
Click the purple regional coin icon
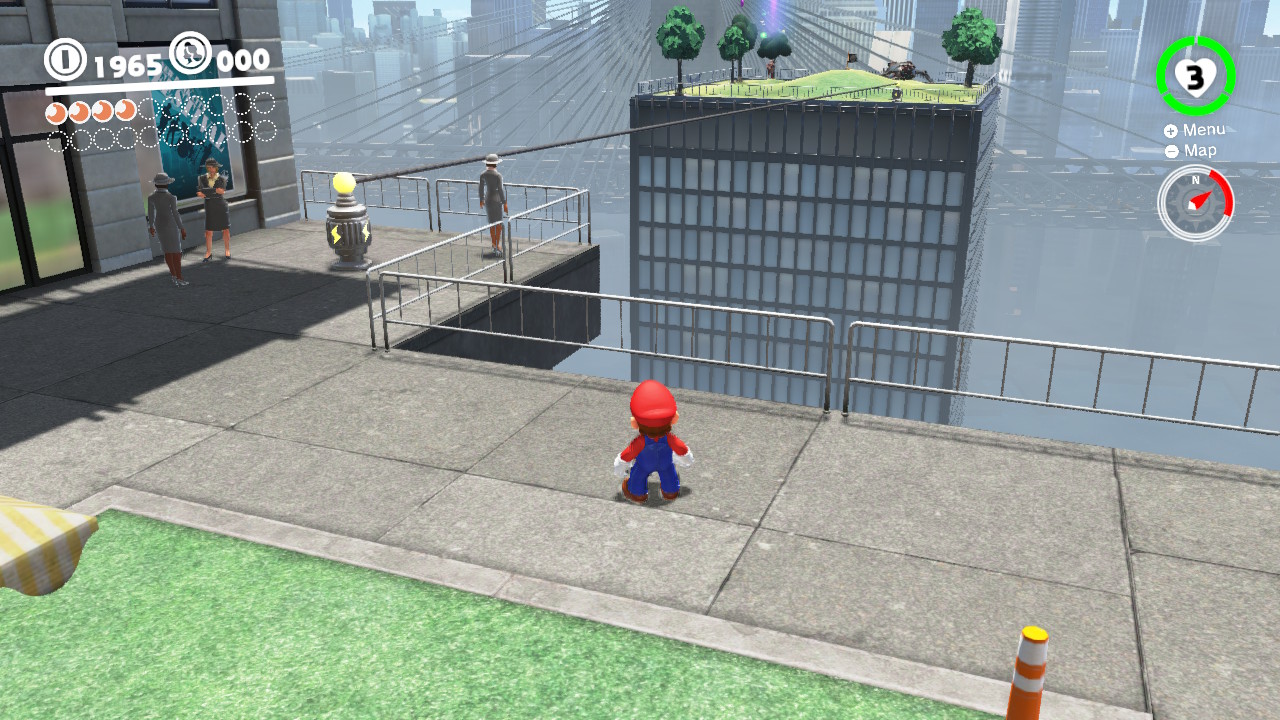(191, 53)
